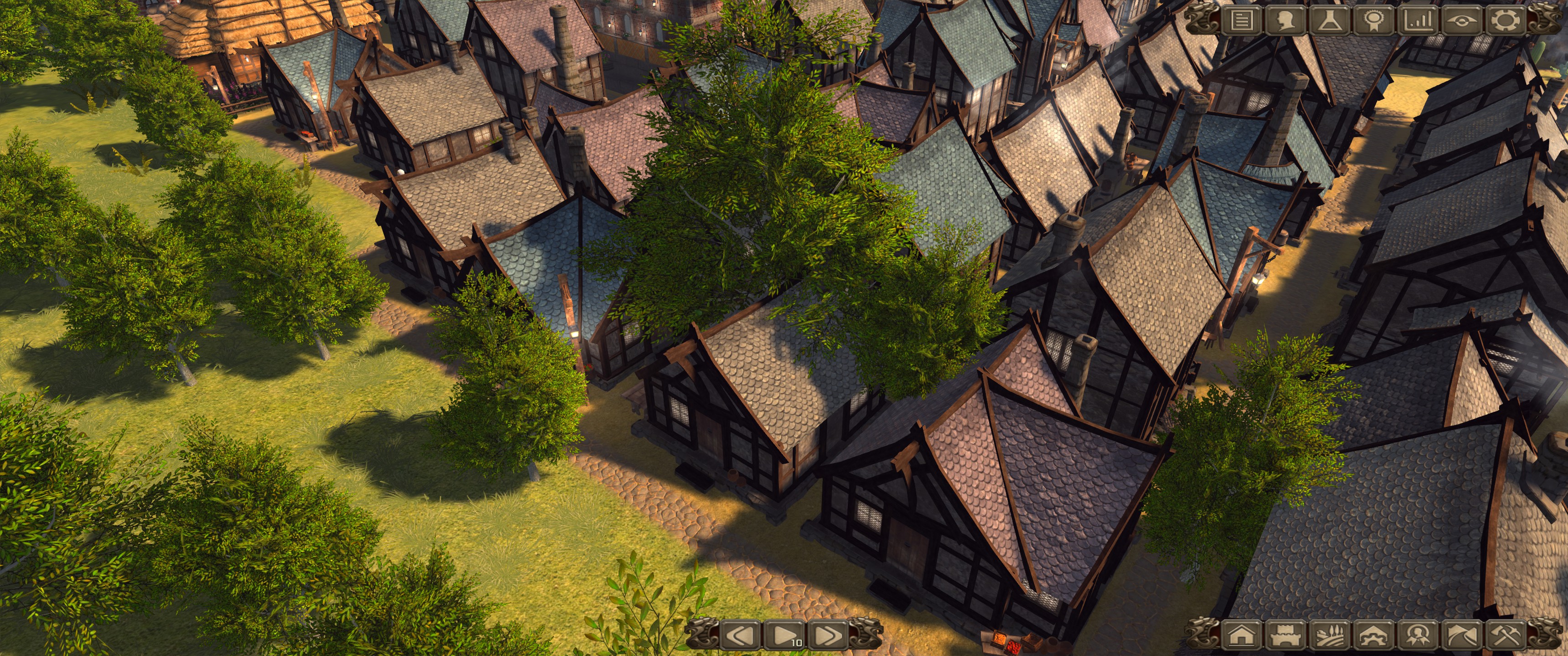Viewport: 1568px width, 656px height.
Task: Open the document list icon in top toolbar
Action: click(x=1242, y=20)
